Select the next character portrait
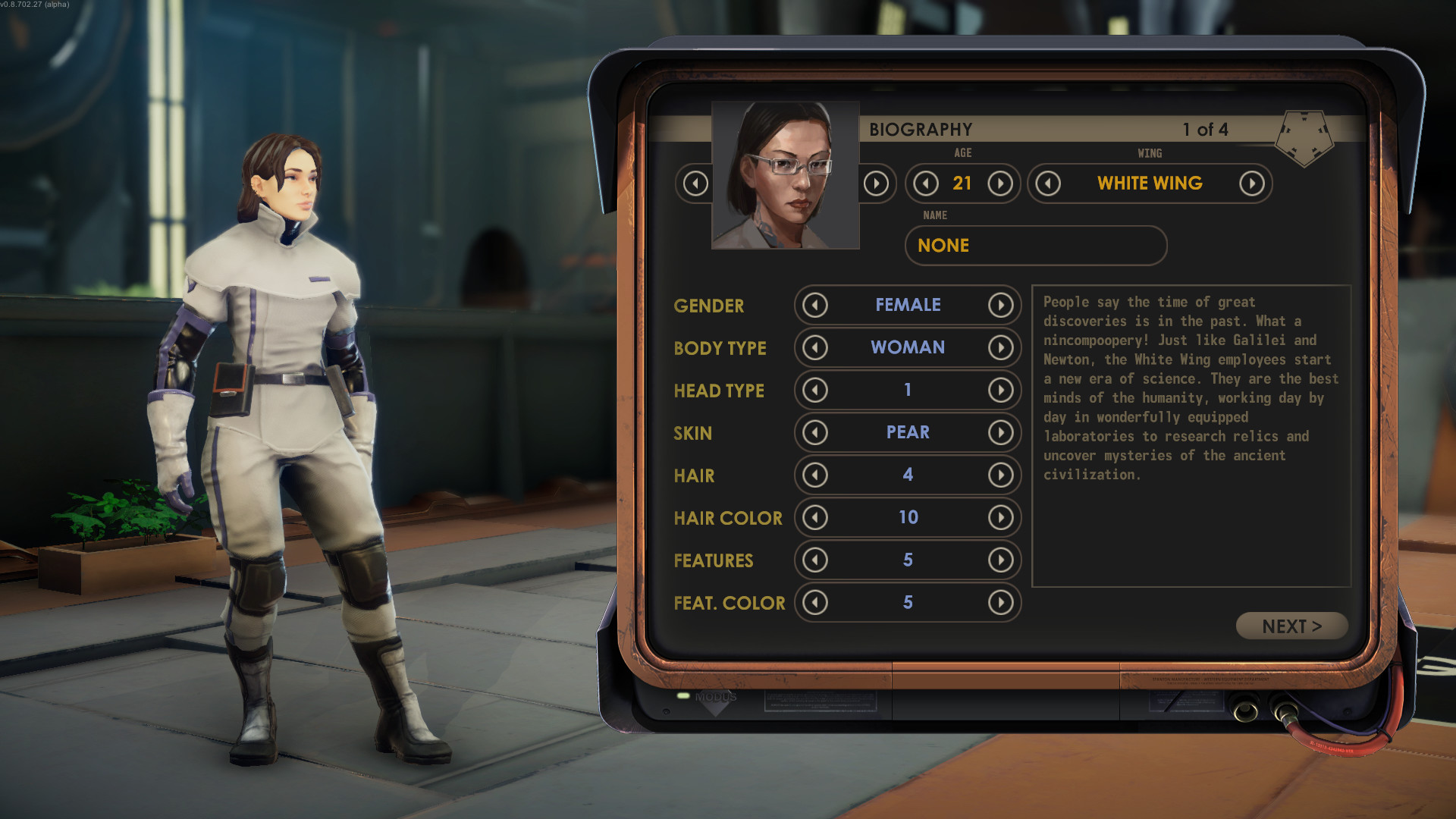Viewport: 1456px width, 819px height. (x=876, y=184)
